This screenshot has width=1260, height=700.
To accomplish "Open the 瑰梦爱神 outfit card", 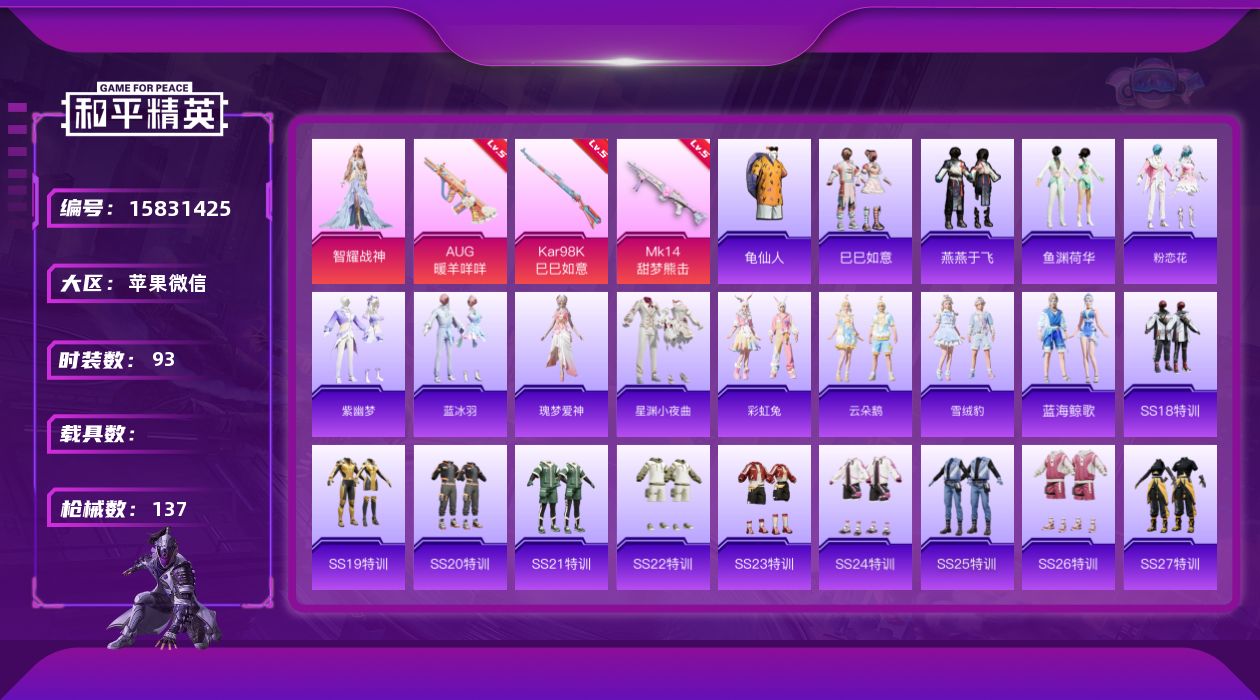I will [561, 364].
